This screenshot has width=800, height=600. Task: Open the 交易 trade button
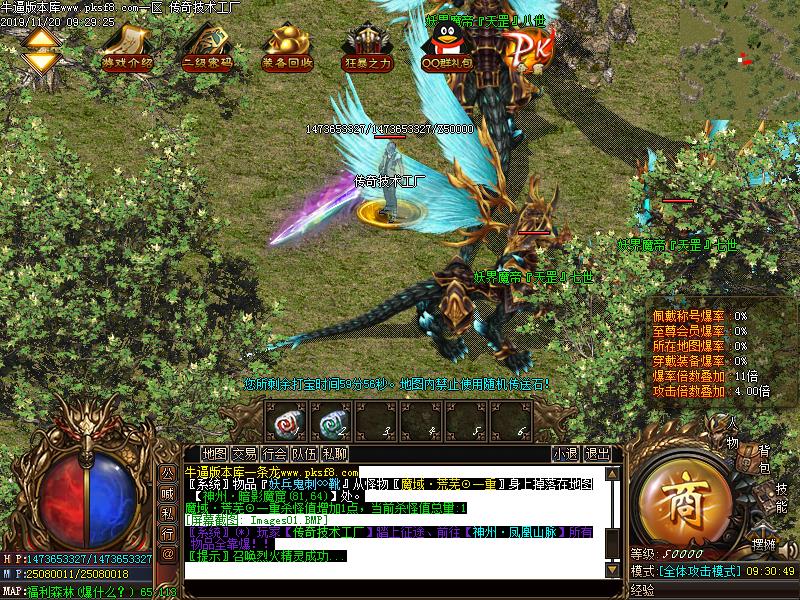(x=244, y=453)
